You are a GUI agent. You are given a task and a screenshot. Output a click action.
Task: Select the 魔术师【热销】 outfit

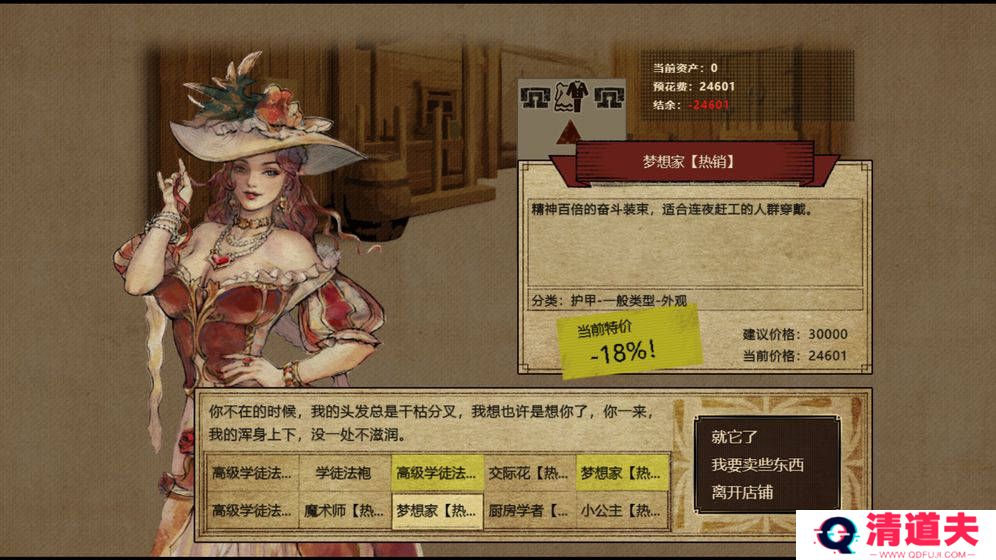tap(343, 510)
